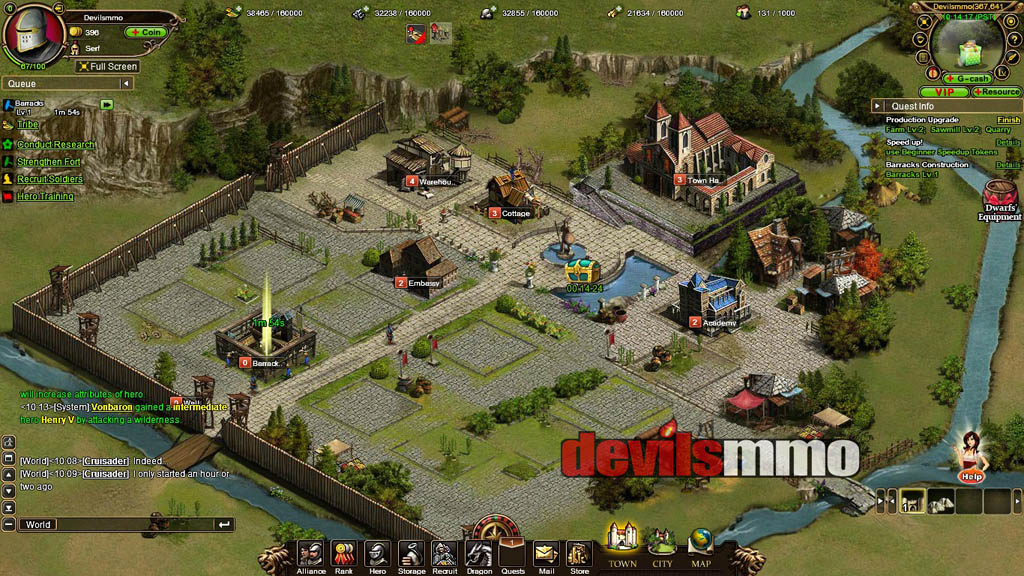Click the Conduct Research link
The height and width of the screenshot is (576, 1024).
56,145
